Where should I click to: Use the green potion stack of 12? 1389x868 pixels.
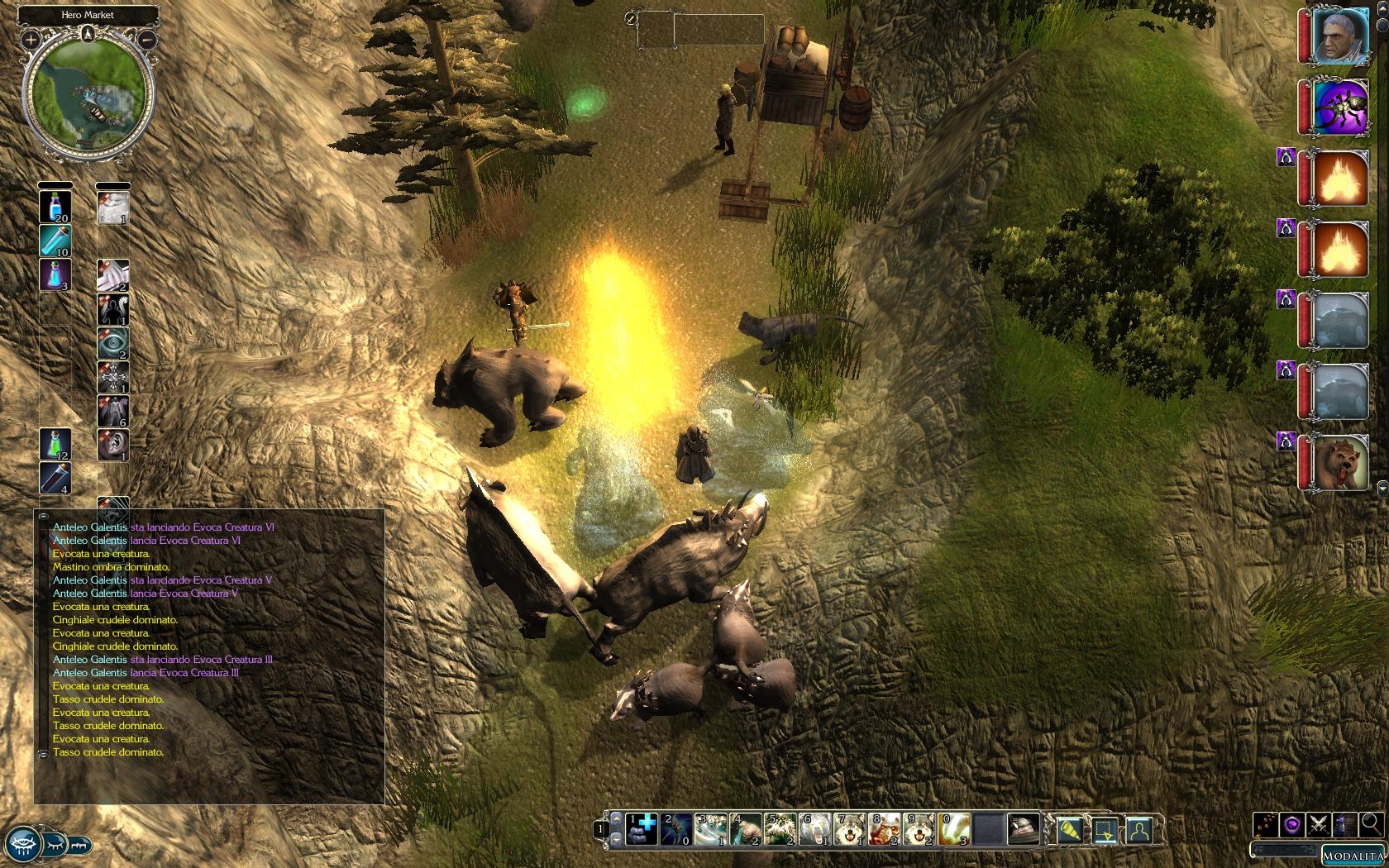click(x=55, y=444)
